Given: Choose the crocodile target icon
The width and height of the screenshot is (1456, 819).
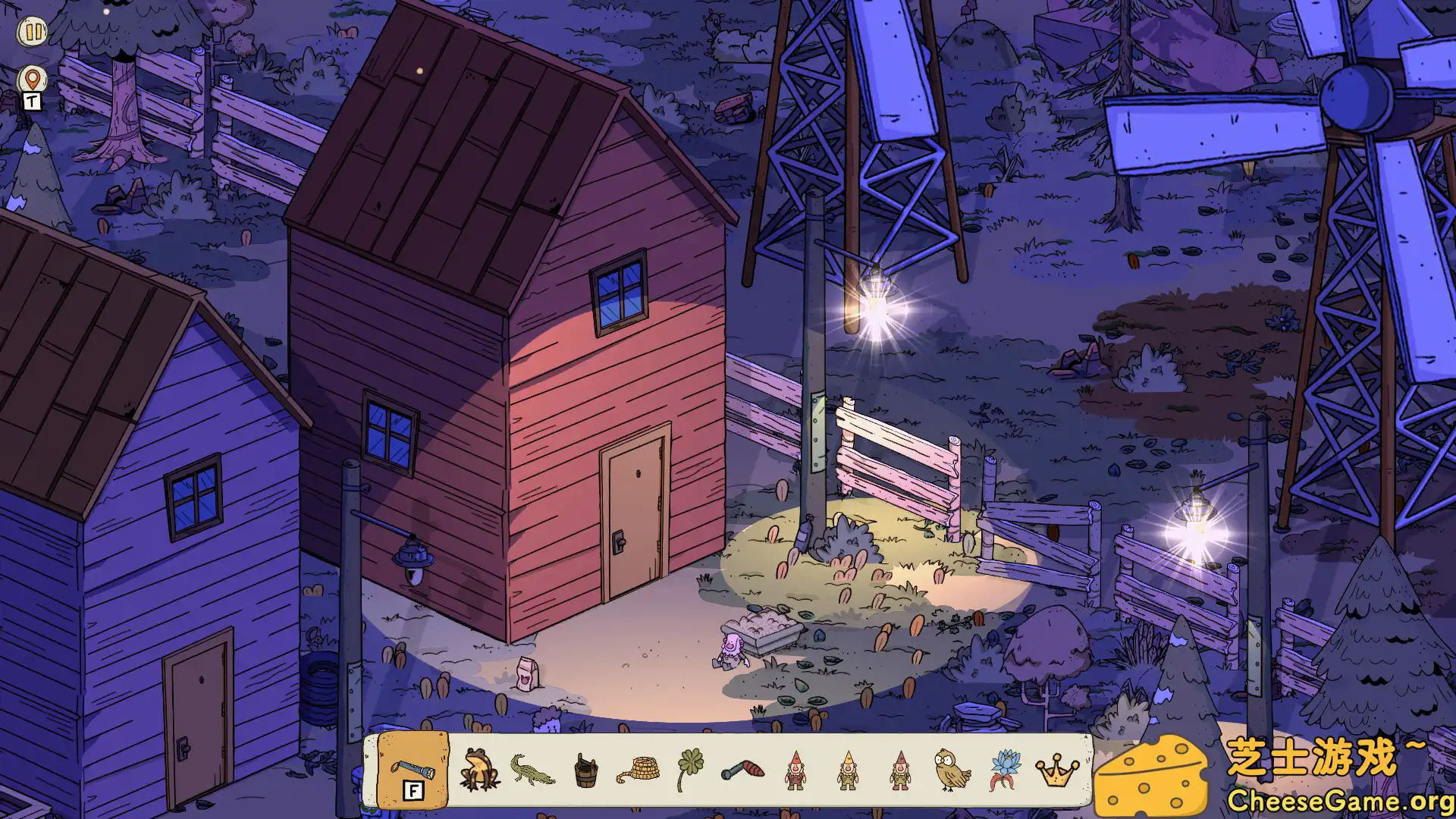Looking at the screenshot, I should pyautogui.click(x=532, y=770).
